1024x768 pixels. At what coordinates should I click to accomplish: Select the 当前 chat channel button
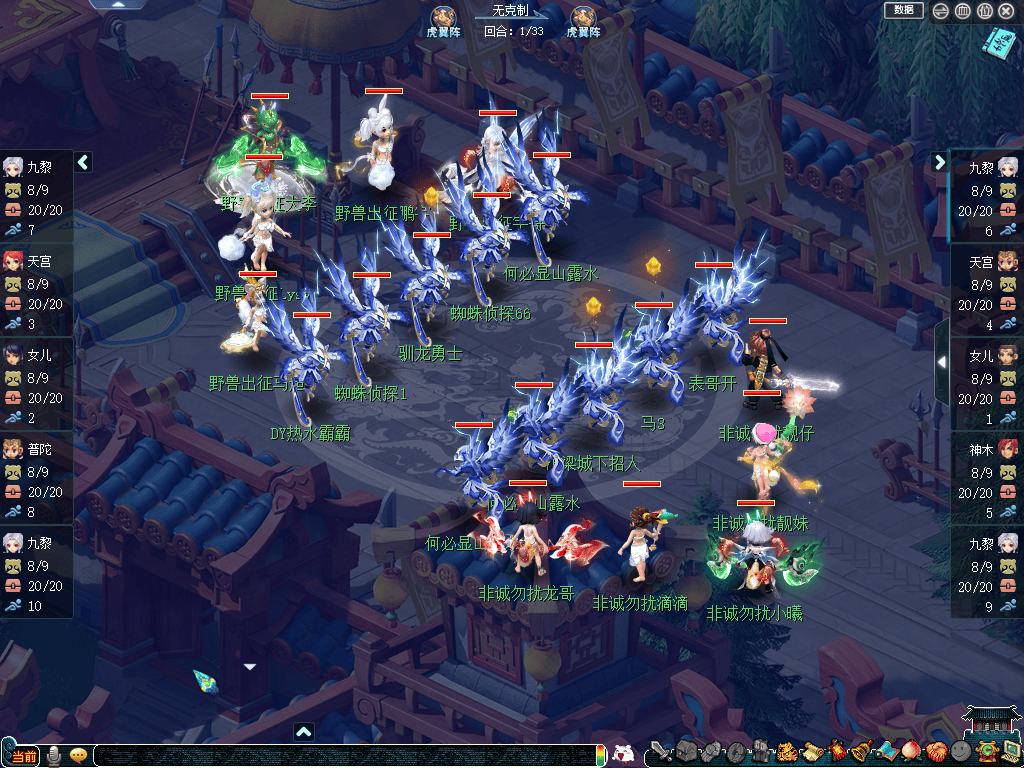click(23, 755)
